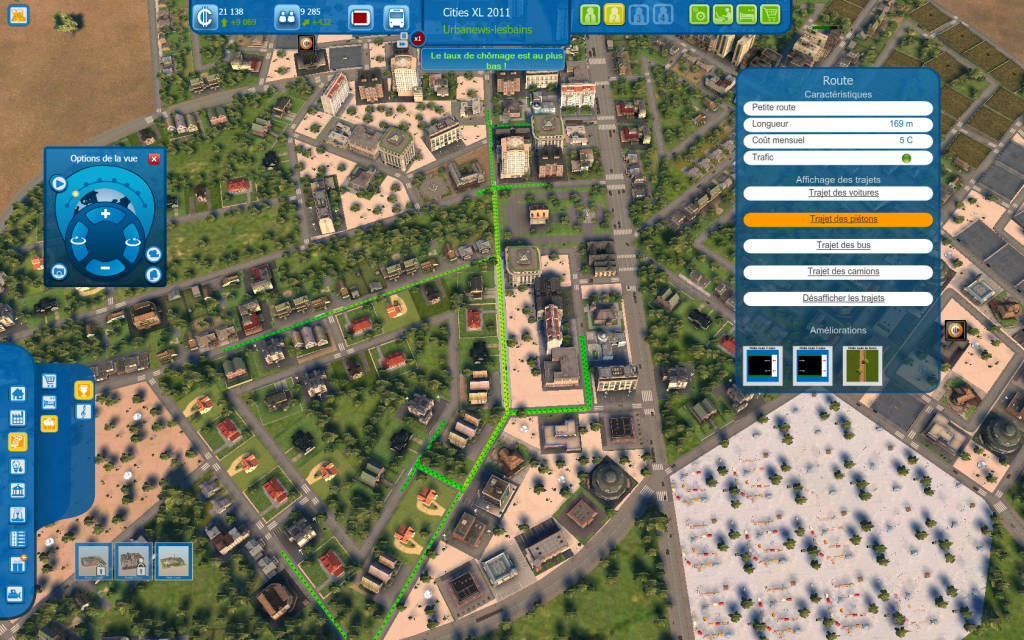The image size is (1024, 640).
Task: Choose the dirt path road upgrade thumbnail
Action: (x=862, y=365)
